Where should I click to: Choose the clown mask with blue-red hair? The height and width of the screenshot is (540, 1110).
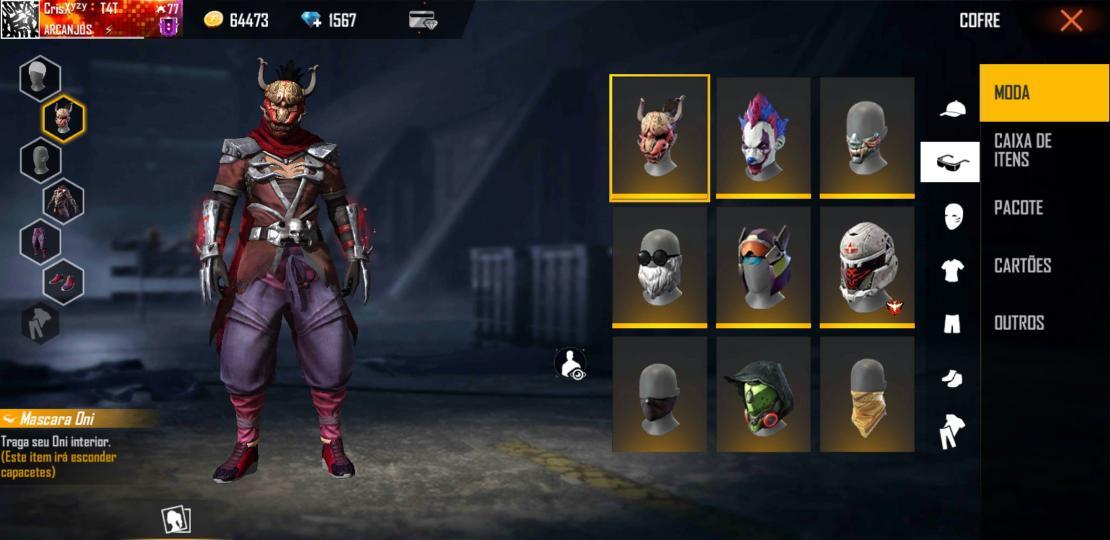point(763,136)
